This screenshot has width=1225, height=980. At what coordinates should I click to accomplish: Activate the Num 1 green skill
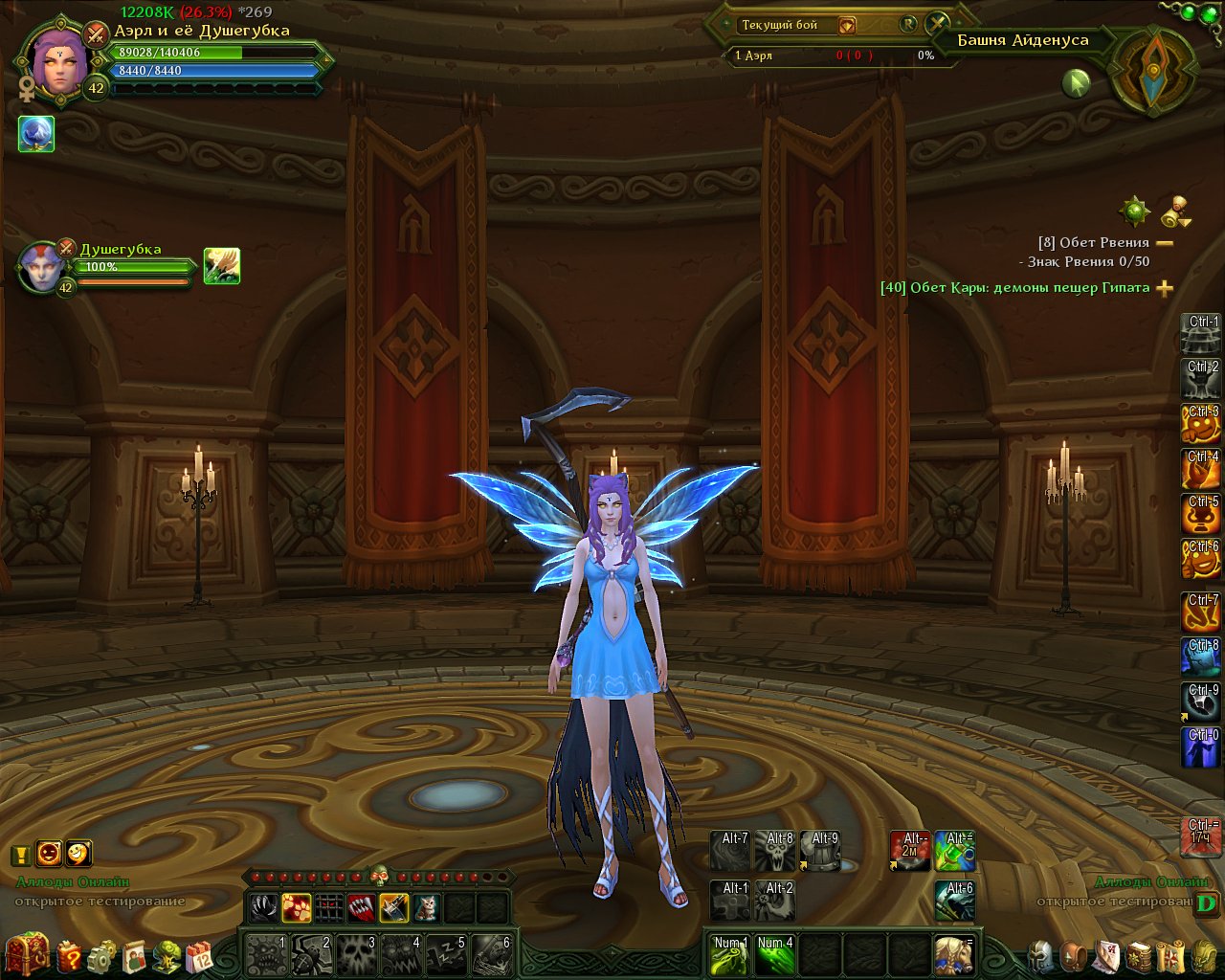pos(730,954)
